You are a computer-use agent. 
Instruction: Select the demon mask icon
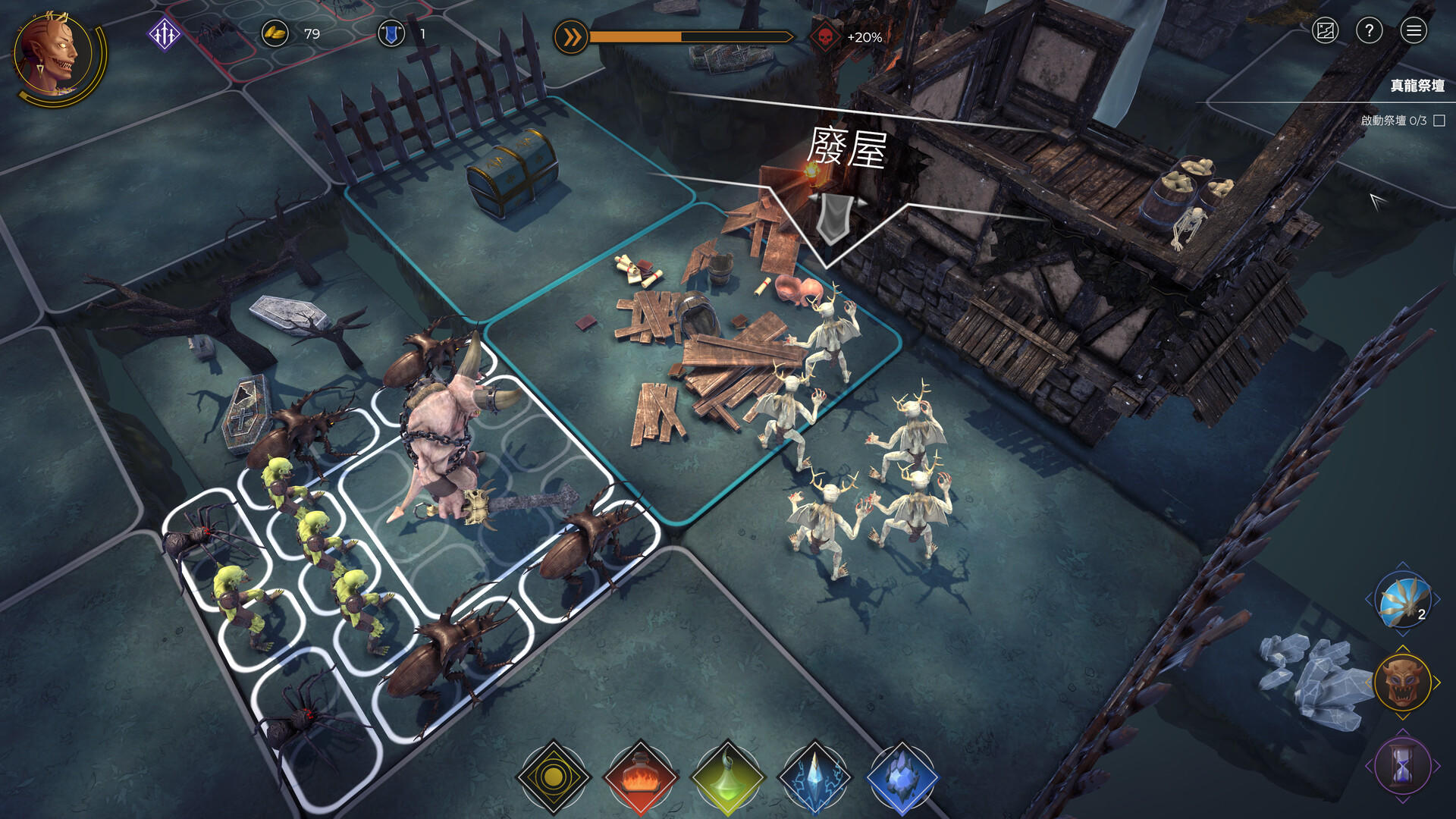1402,682
